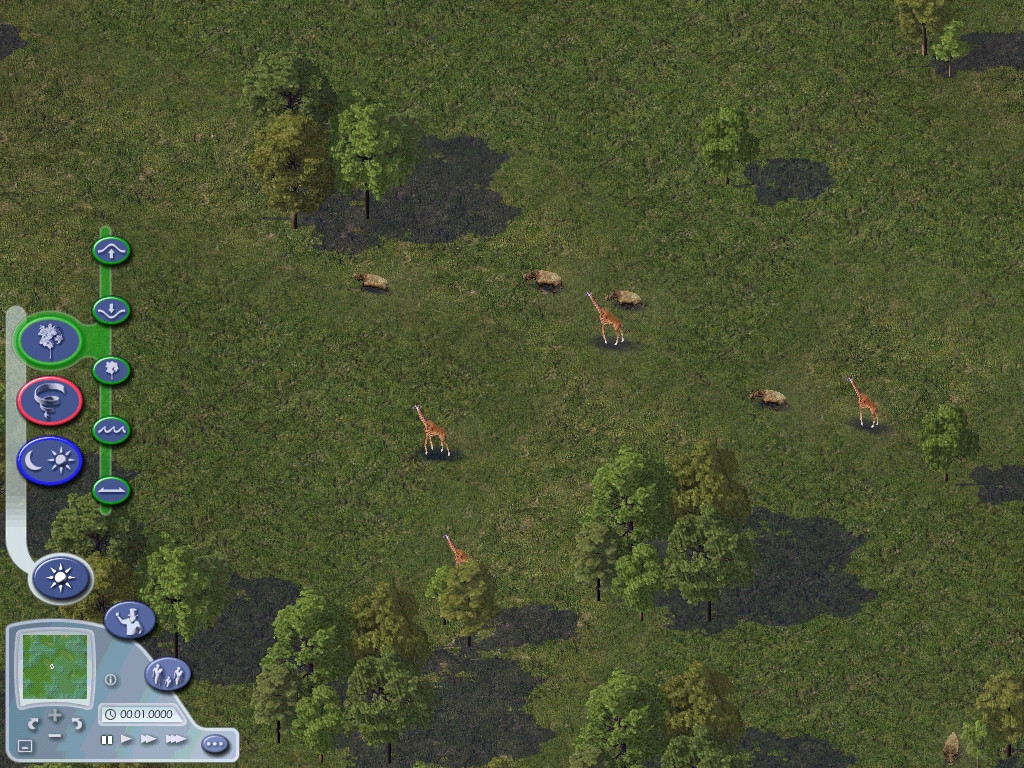1024x768 pixels.
Task: Open the lower terrain tool
Action: click(112, 310)
